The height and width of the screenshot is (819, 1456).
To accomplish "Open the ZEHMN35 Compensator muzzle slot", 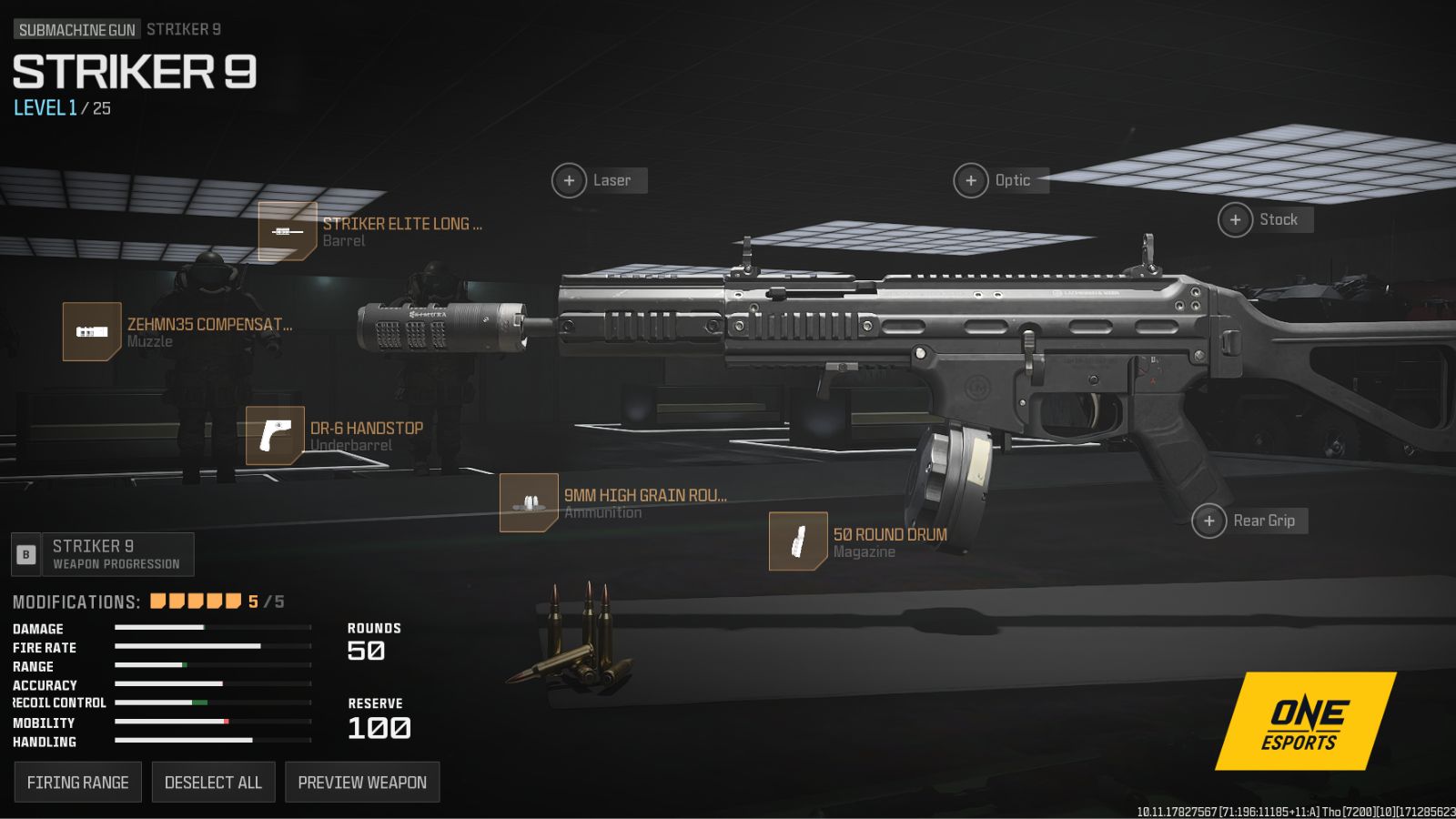I will [x=92, y=331].
